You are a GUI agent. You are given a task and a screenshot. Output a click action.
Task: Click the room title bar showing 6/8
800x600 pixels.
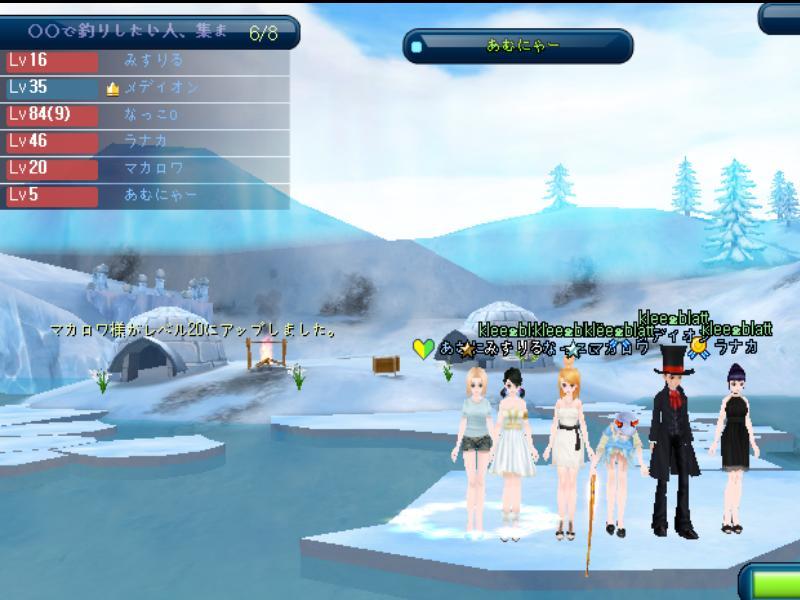148,32
